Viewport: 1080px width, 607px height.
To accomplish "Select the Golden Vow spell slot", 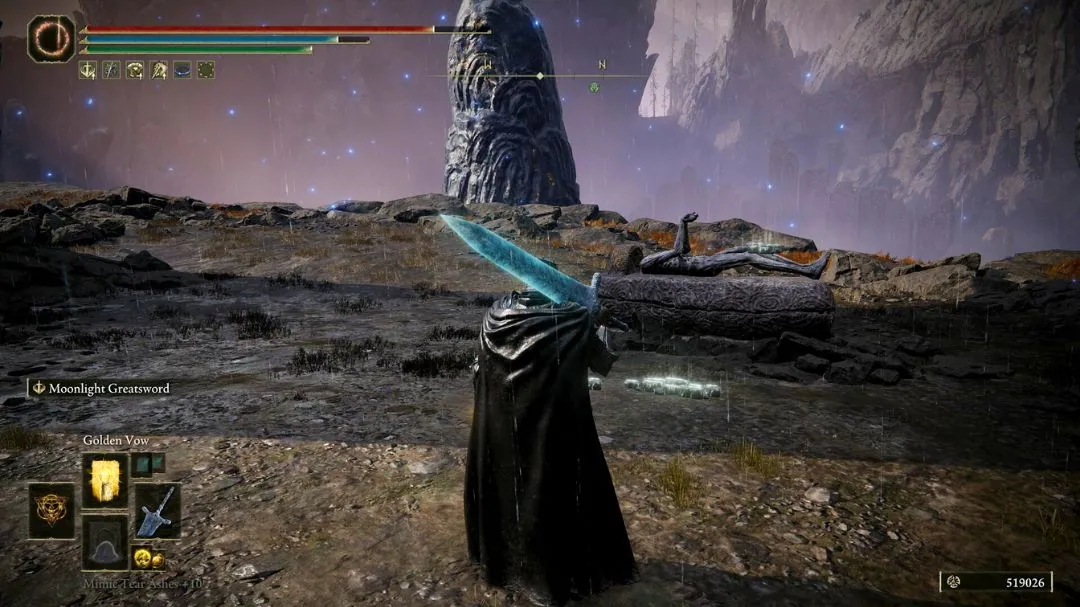I will click(105, 480).
